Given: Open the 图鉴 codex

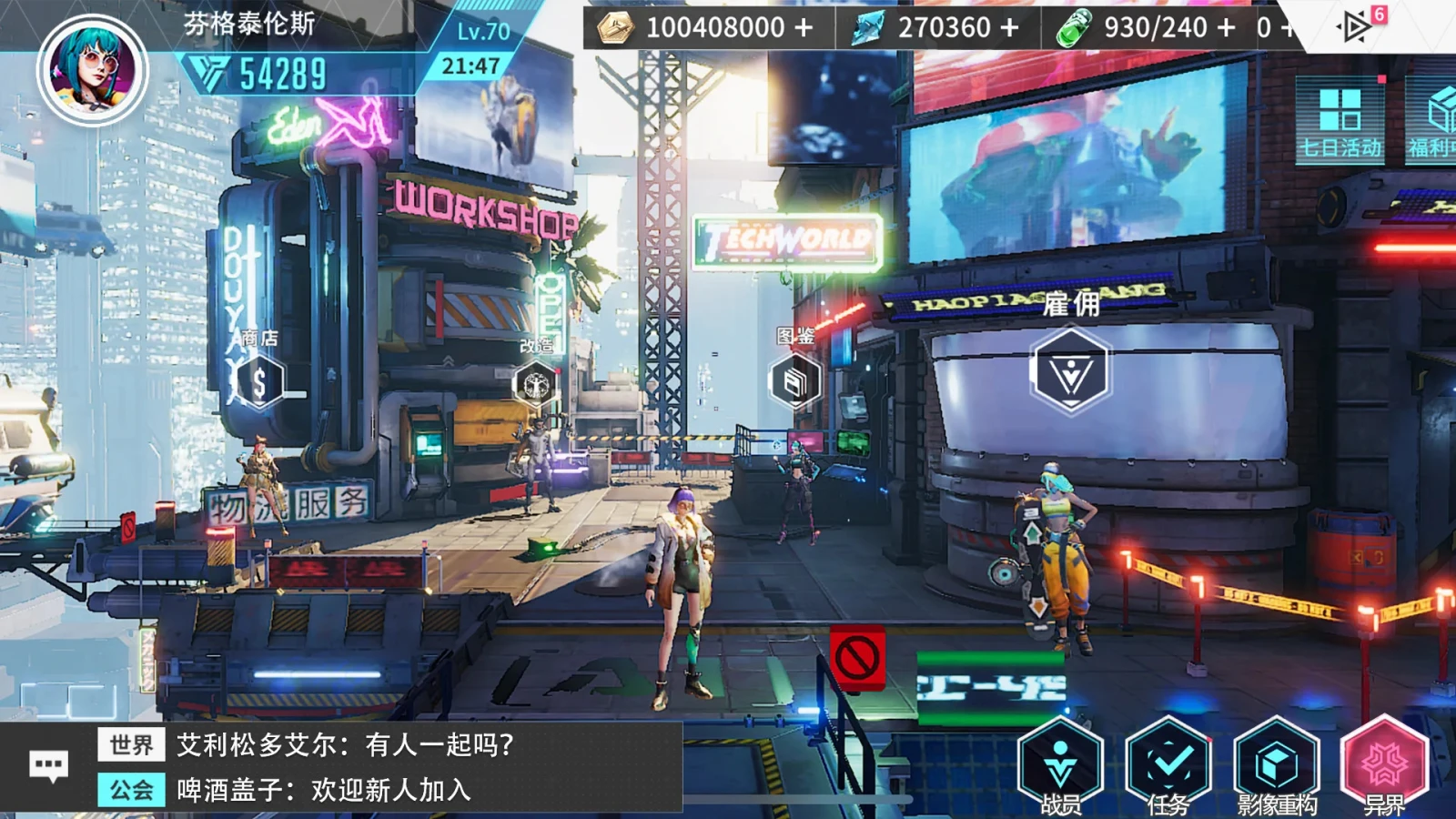Looking at the screenshot, I should tap(795, 381).
